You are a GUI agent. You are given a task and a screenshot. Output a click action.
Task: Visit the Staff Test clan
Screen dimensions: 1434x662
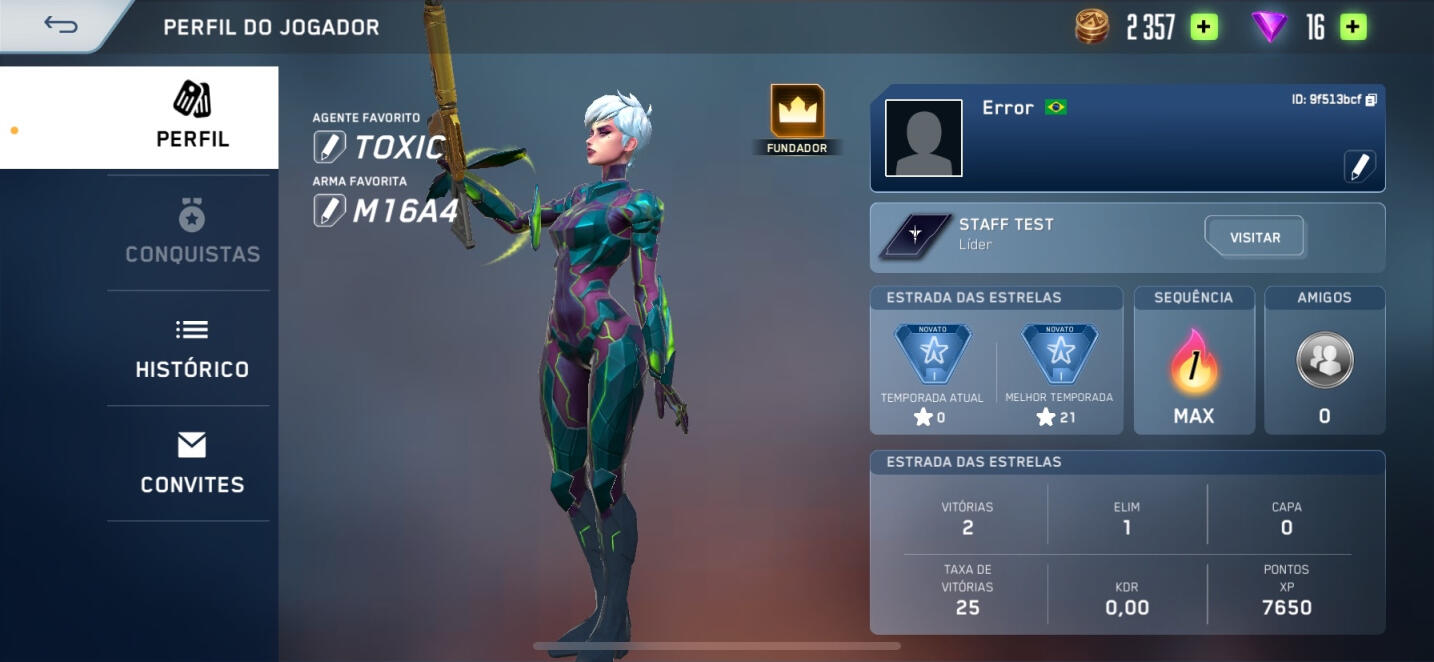pyautogui.click(x=1254, y=238)
